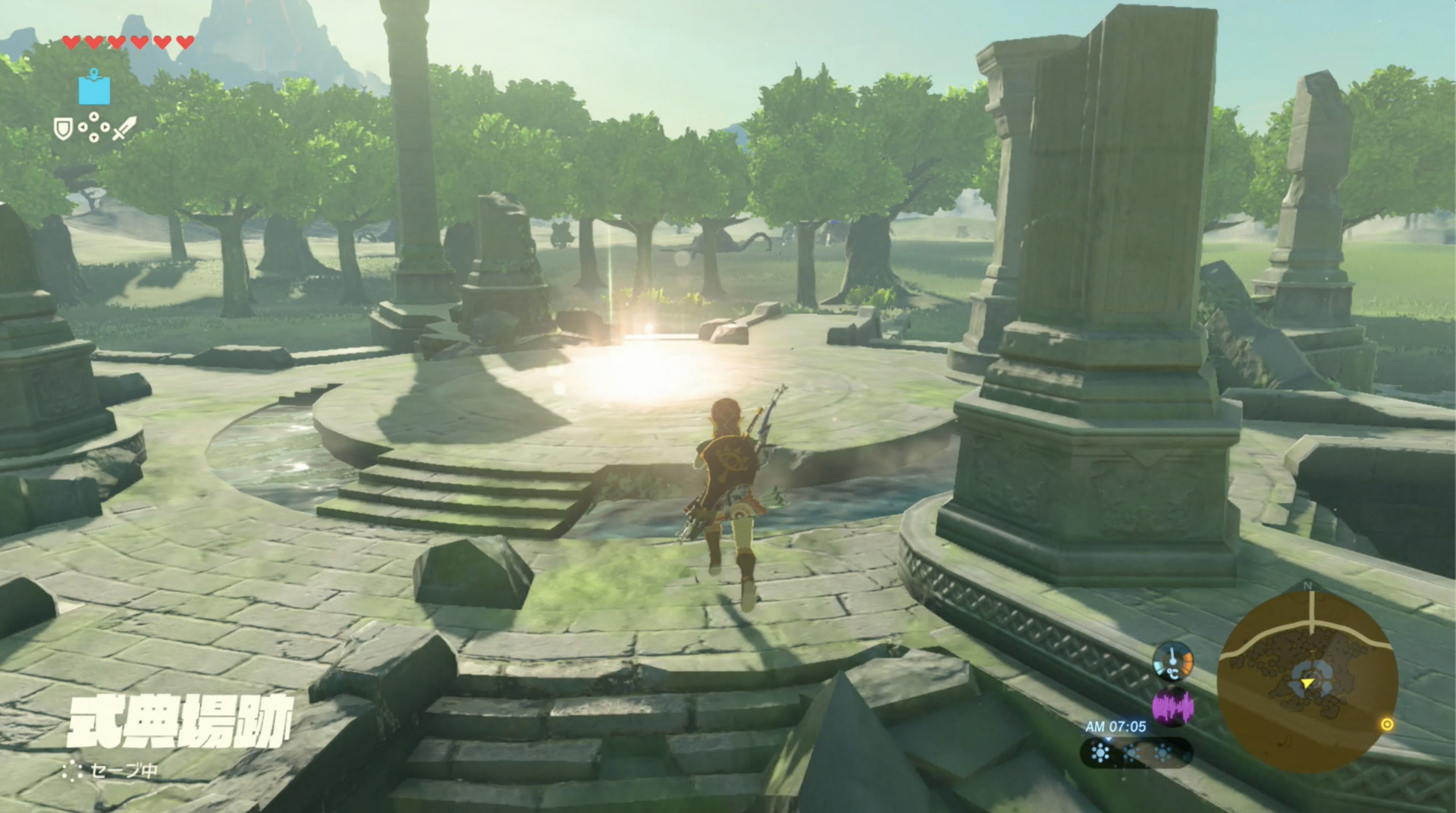Image resolution: width=1456 pixels, height=813 pixels.
Task: Click the small chevron above the weather bar
Action: pyautogui.click(x=1109, y=739)
